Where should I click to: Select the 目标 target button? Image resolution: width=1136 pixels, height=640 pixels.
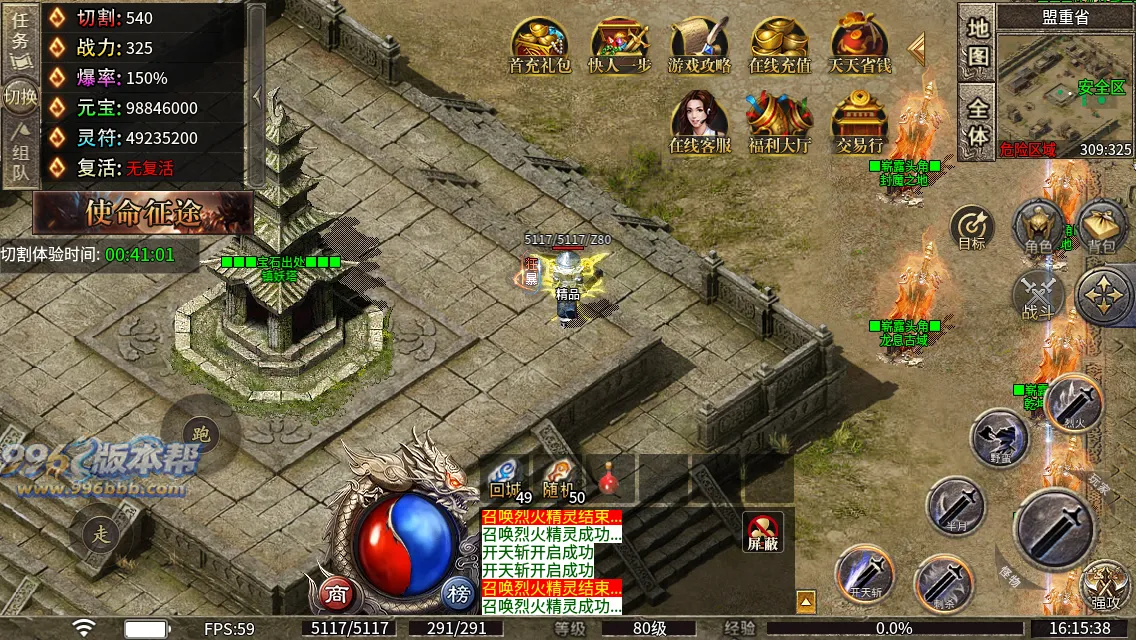pos(972,226)
